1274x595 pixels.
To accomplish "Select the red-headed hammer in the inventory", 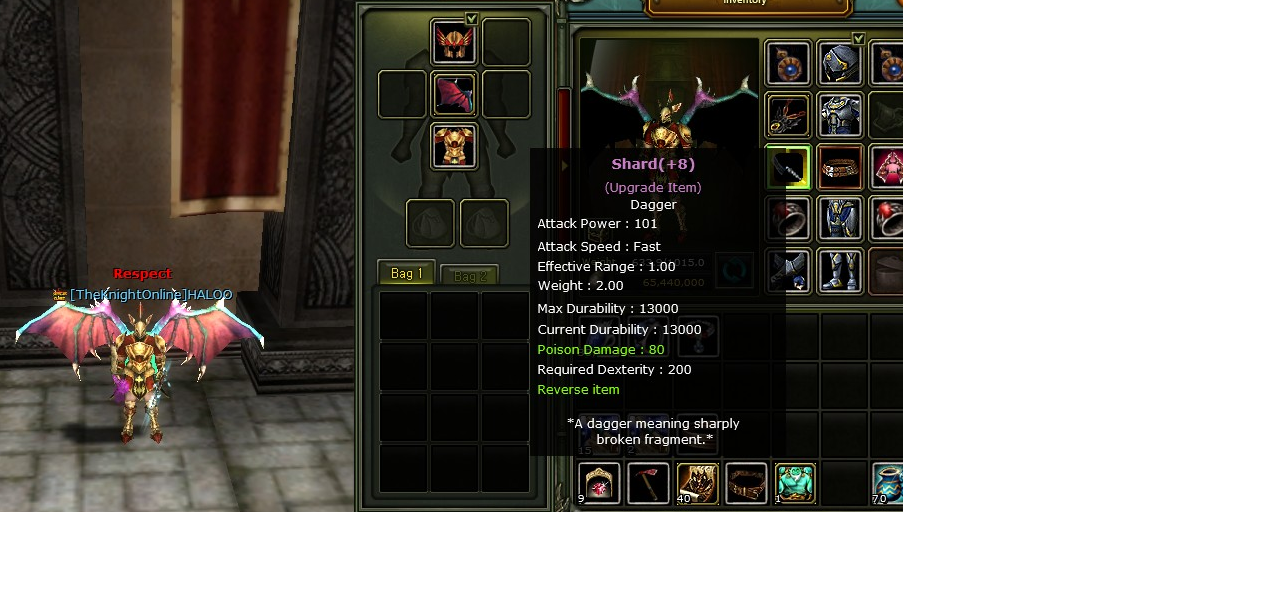I will pos(648,484).
